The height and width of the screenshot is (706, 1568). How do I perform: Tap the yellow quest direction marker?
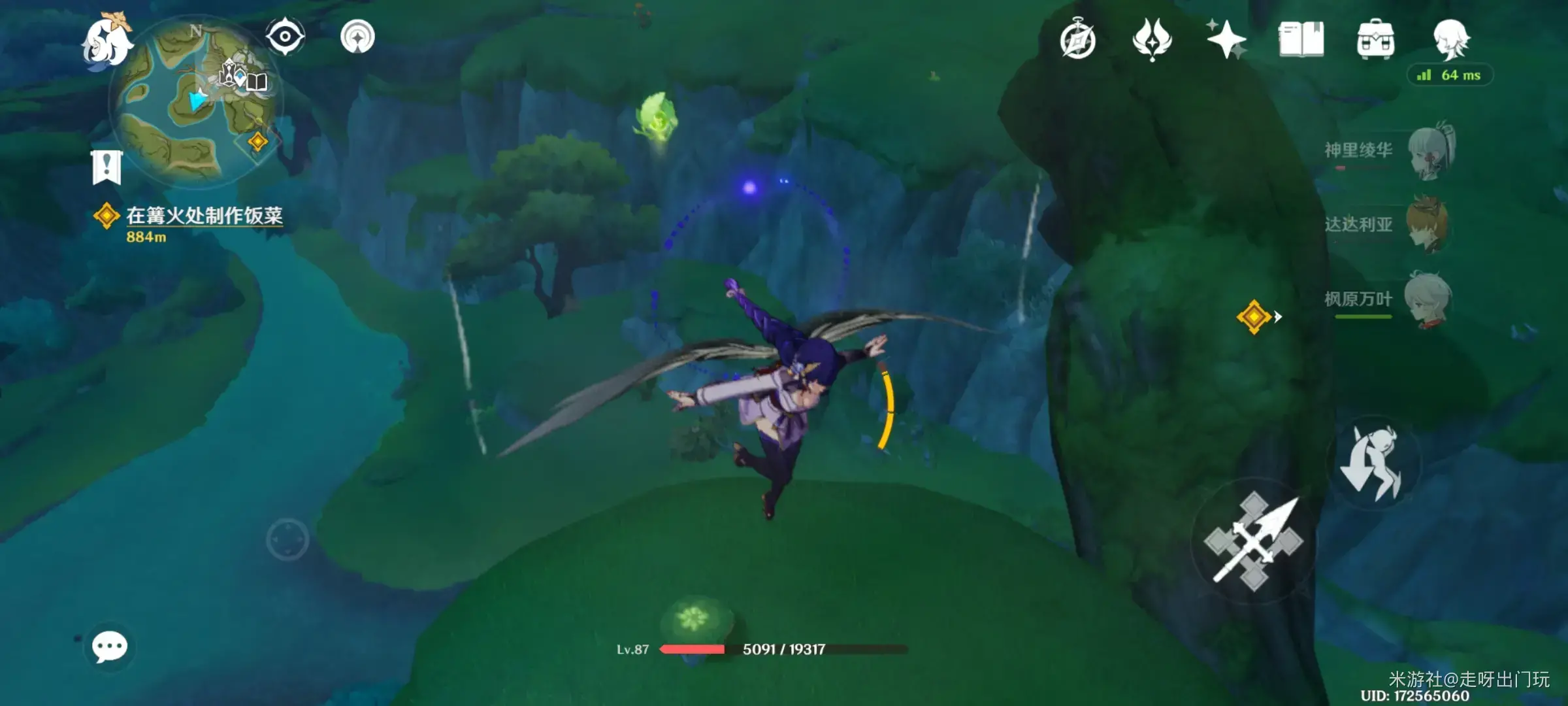click(x=1254, y=317)
